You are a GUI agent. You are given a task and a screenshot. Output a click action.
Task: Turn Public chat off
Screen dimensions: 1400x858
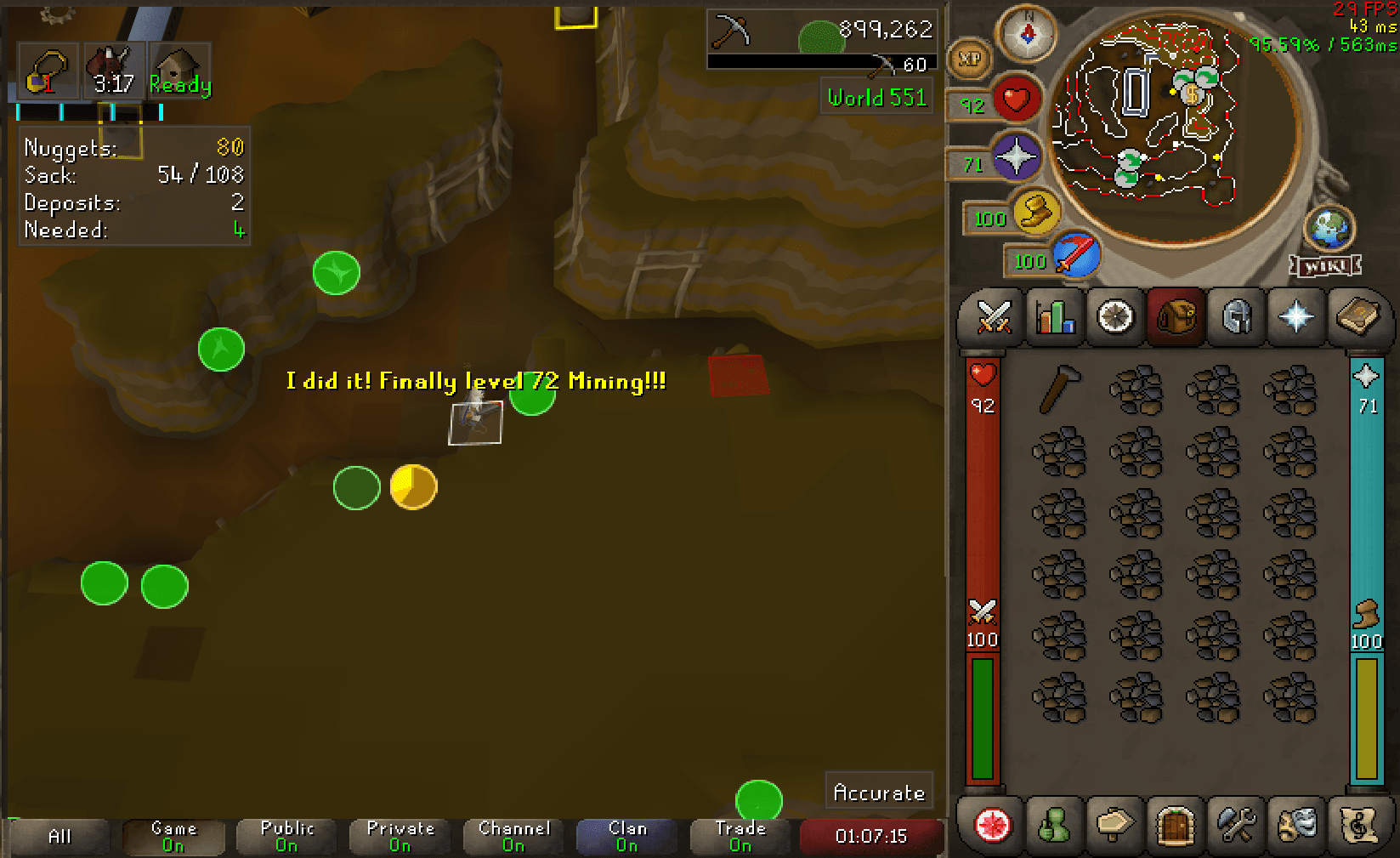pos(286,836)
